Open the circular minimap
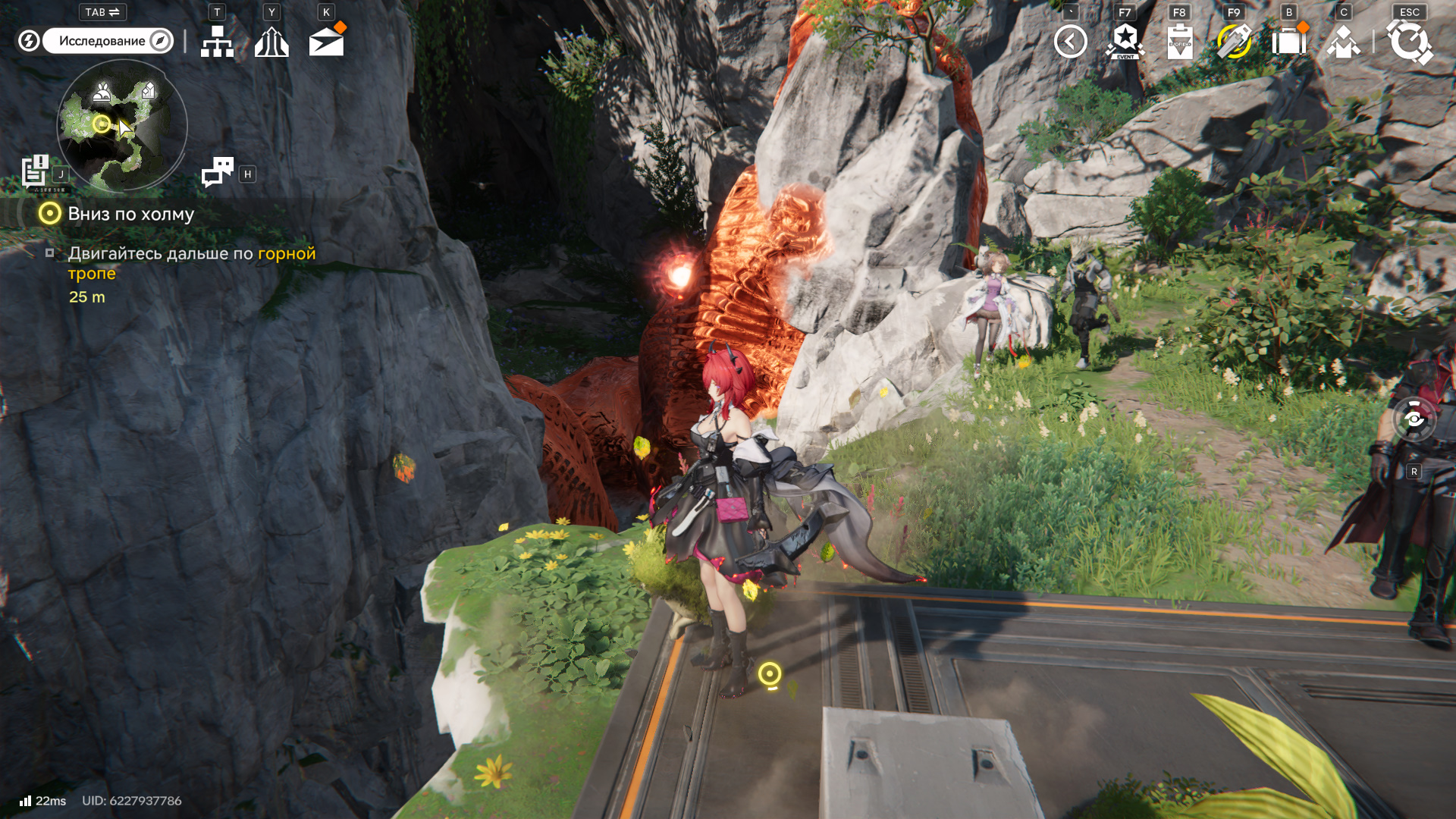The image size is (1456, 819). point(121,126)
